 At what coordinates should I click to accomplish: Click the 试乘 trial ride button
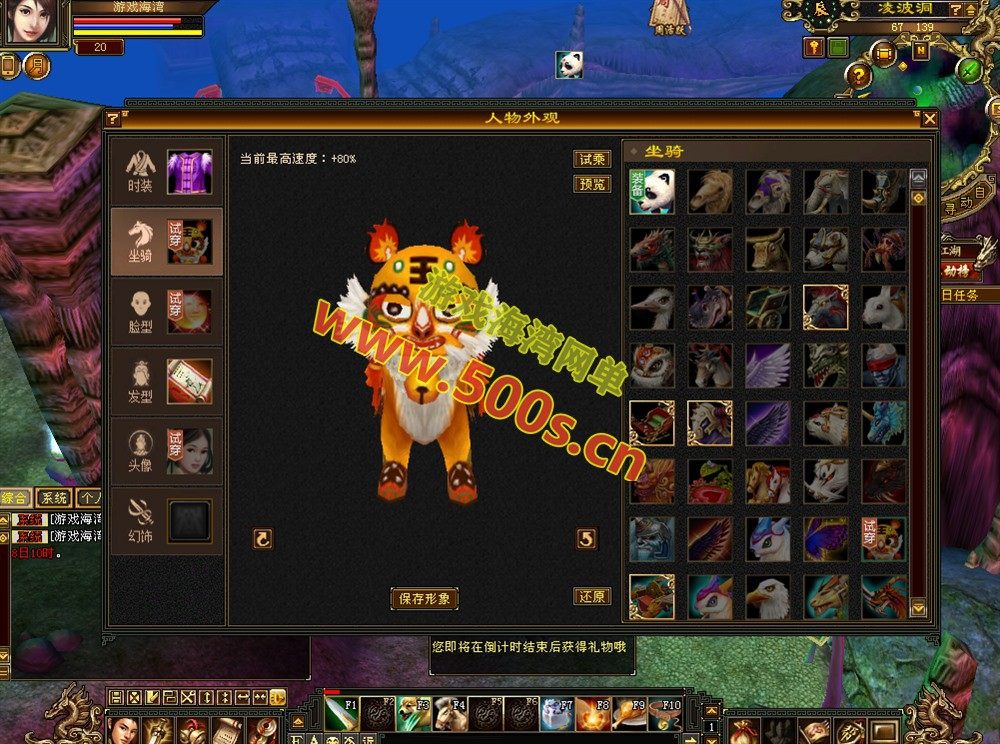coord(592,159)
